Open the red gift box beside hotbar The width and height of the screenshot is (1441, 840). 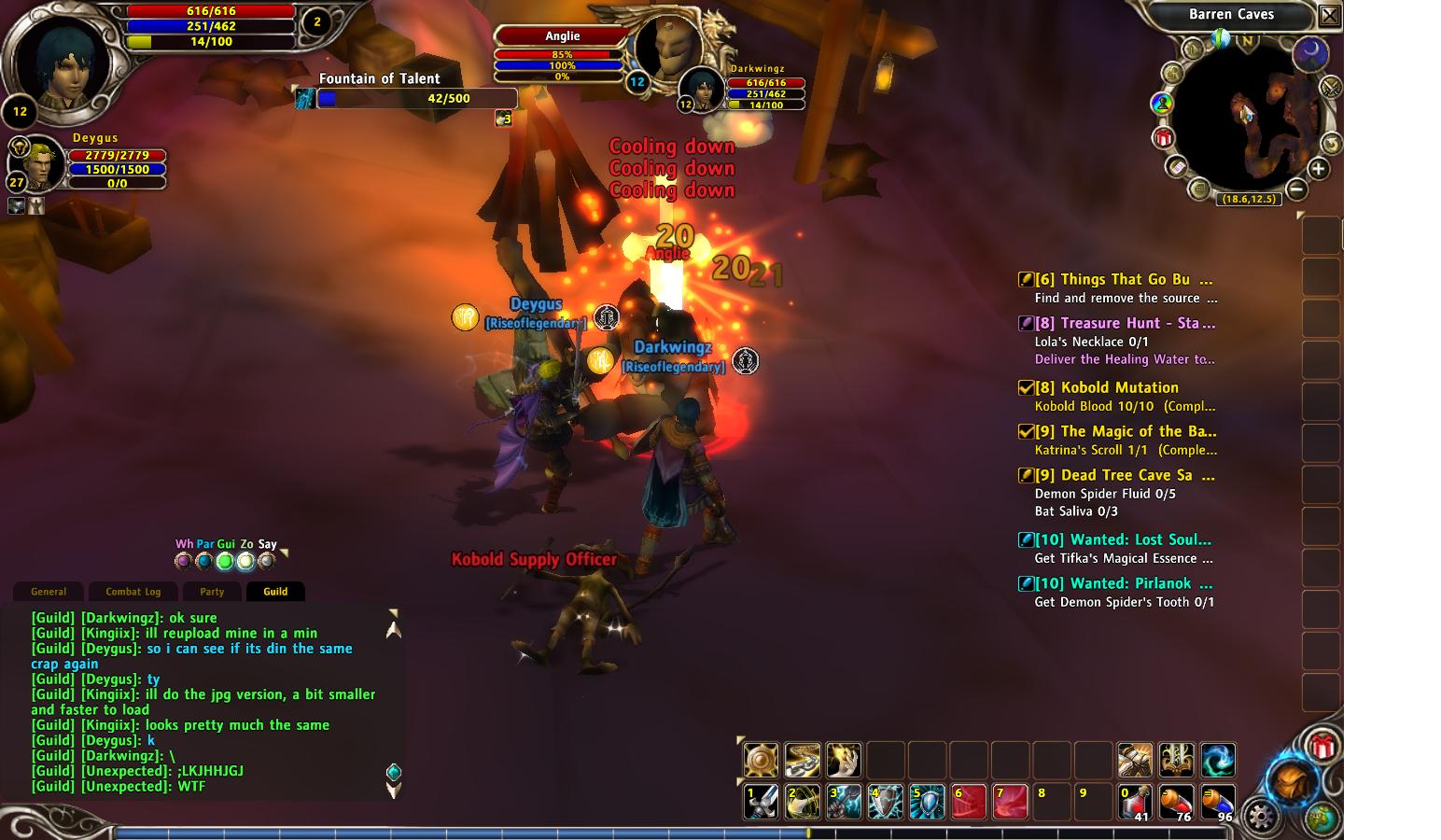pyautogui.click(x=1322, y=746)
